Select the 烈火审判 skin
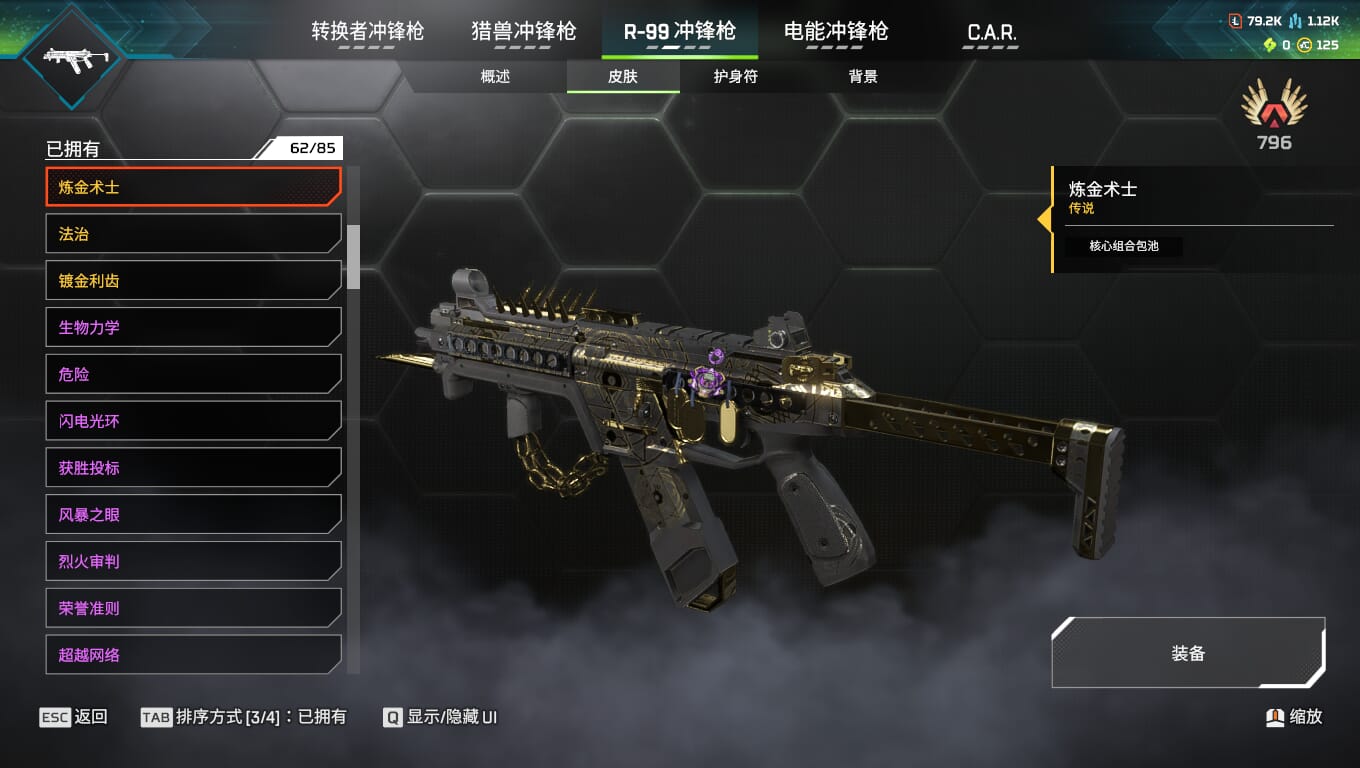Viewport: 1360px width, 768px height. pyautogui.click(x=193, y=561)
